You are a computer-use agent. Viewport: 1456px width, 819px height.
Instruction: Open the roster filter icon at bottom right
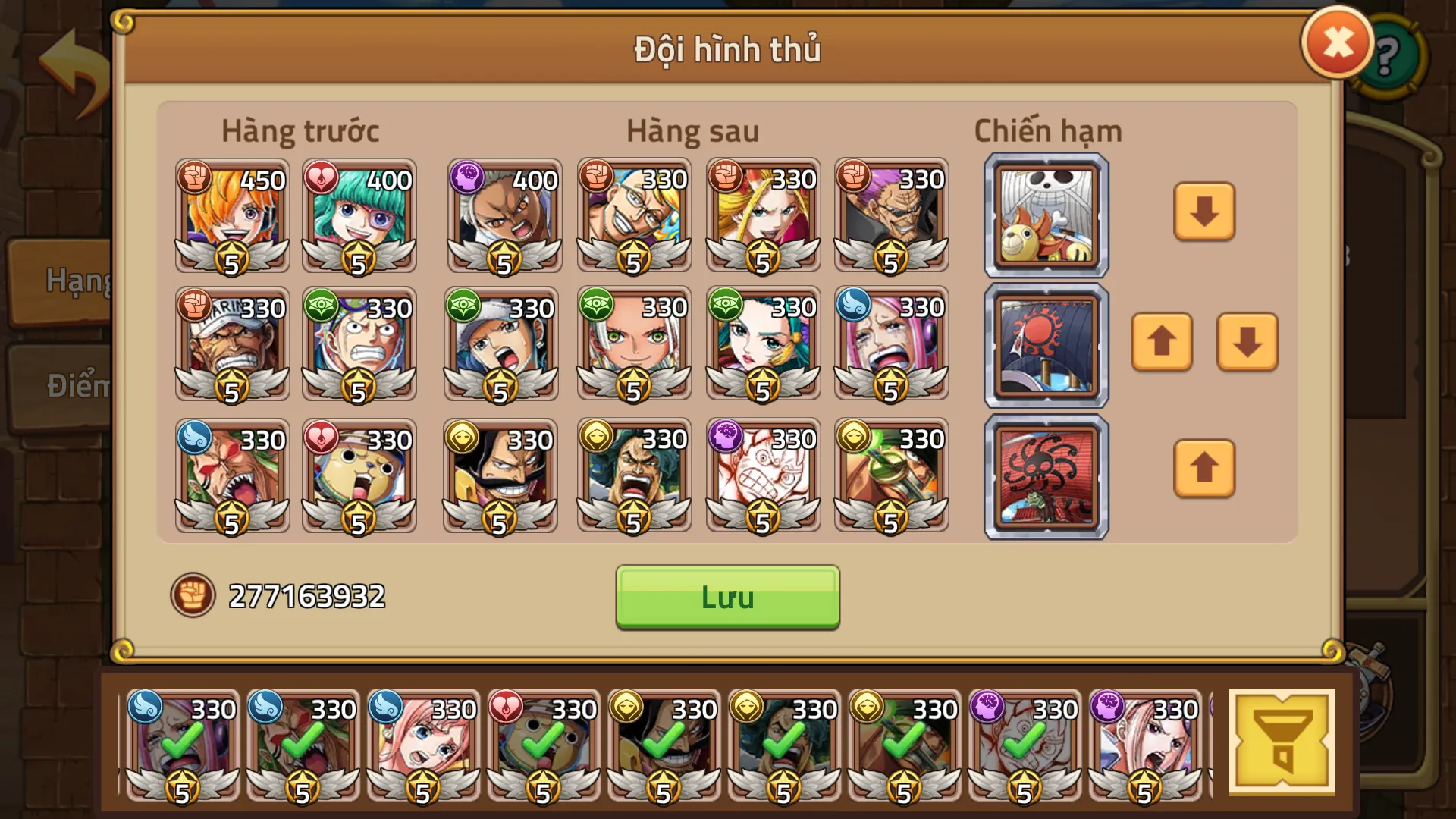pyautogui.click(x=1282, y=739)
